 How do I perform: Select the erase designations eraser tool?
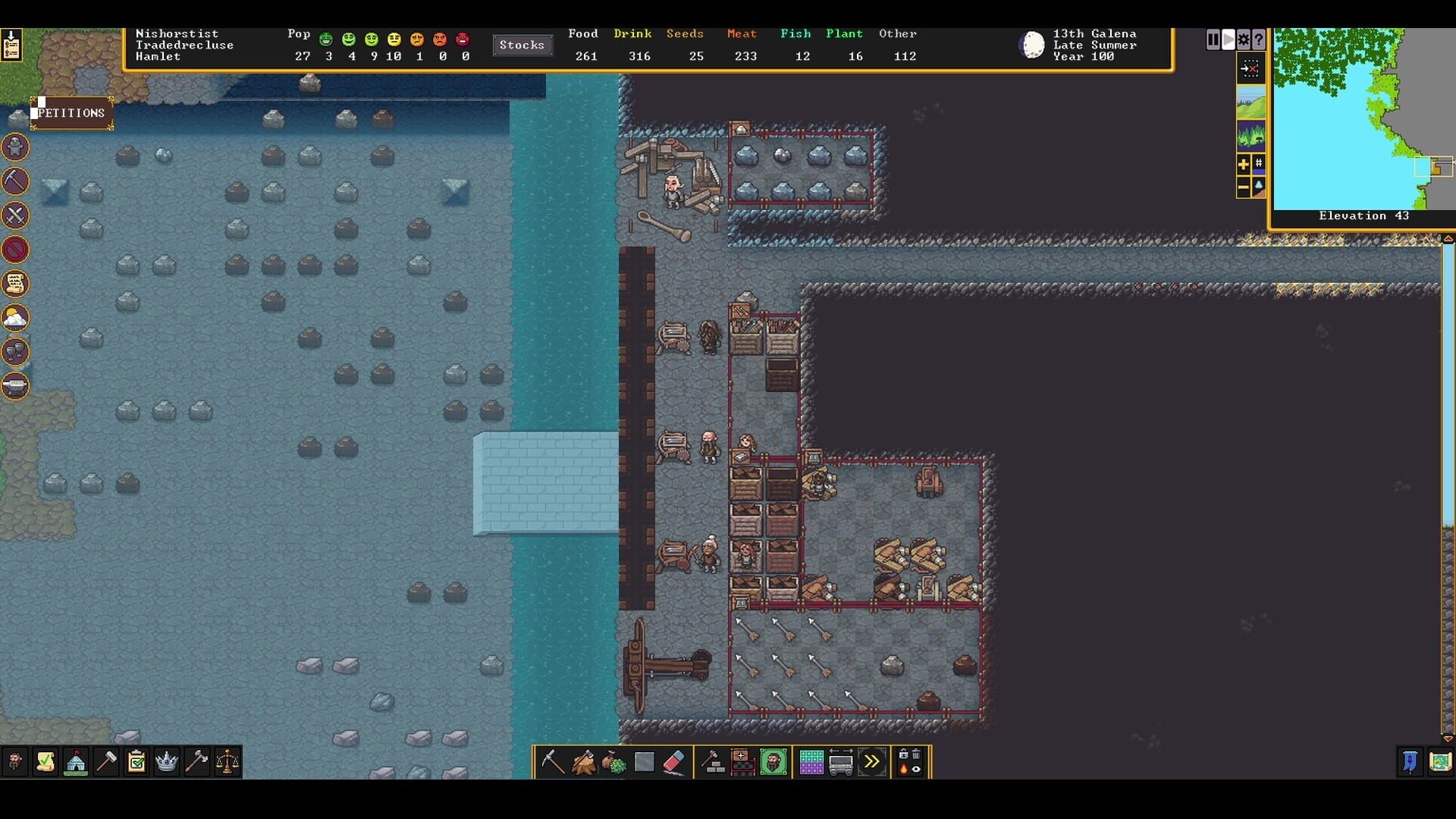tap(673, 761)
